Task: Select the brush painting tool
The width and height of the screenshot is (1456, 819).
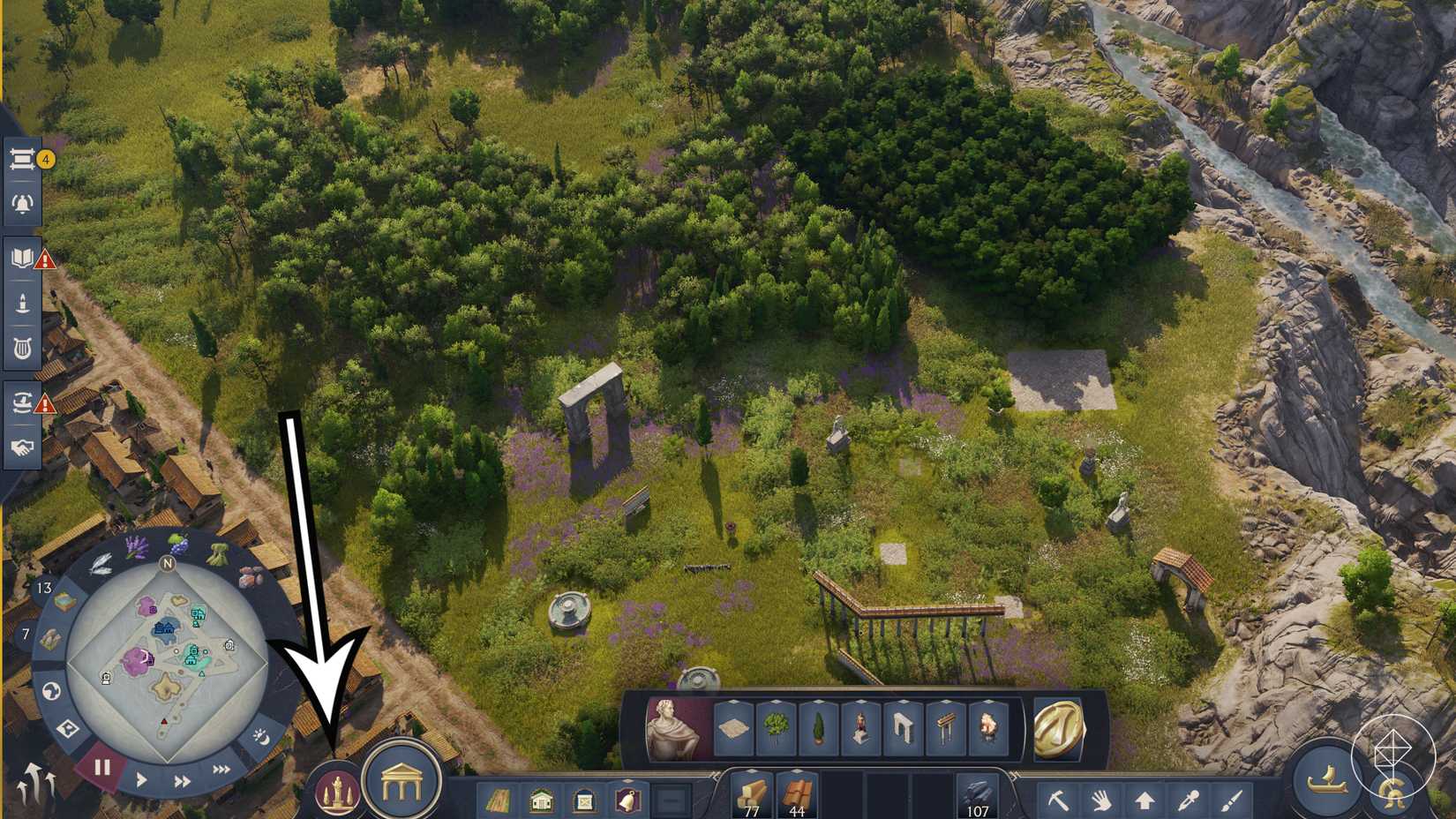Action: click(1231, 800)
